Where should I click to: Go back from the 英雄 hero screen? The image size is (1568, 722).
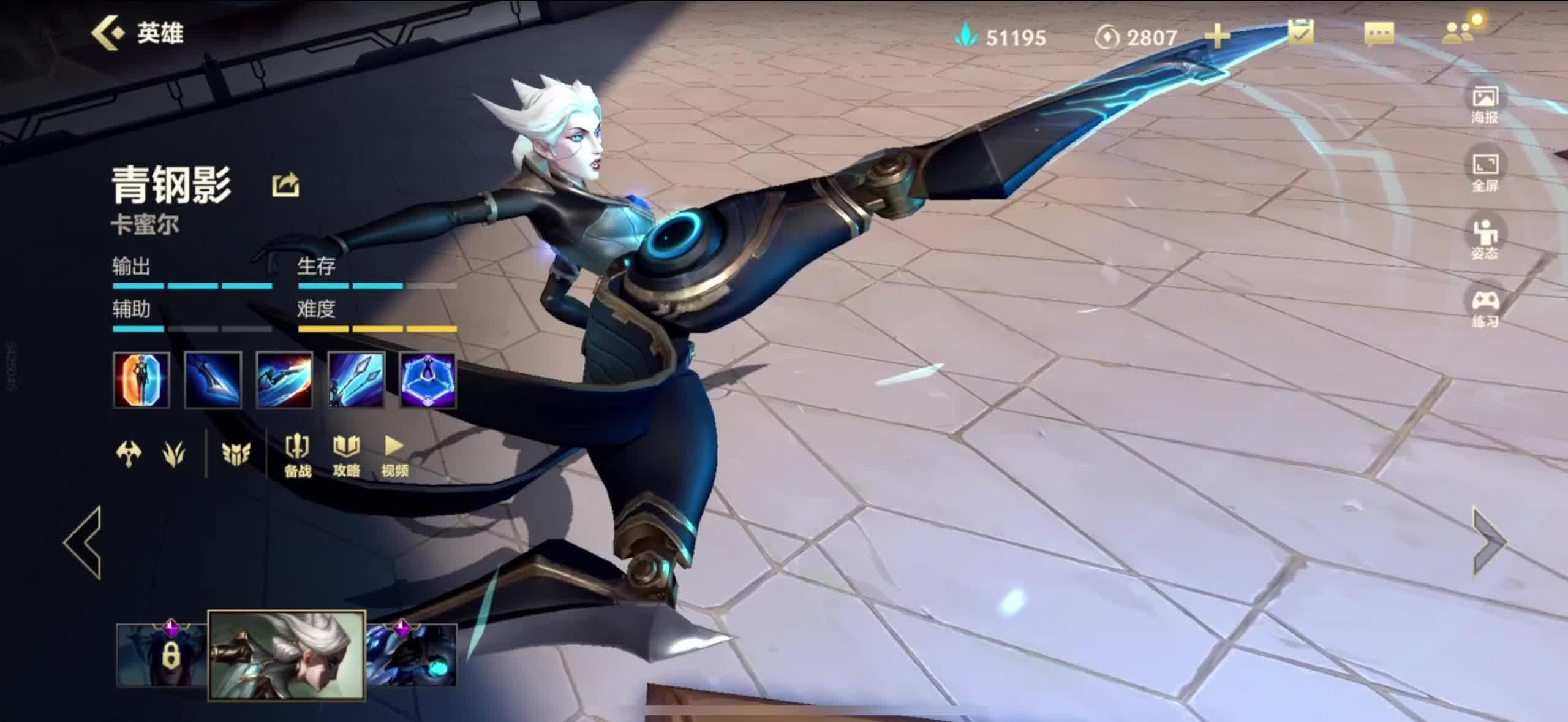(108, 33)
